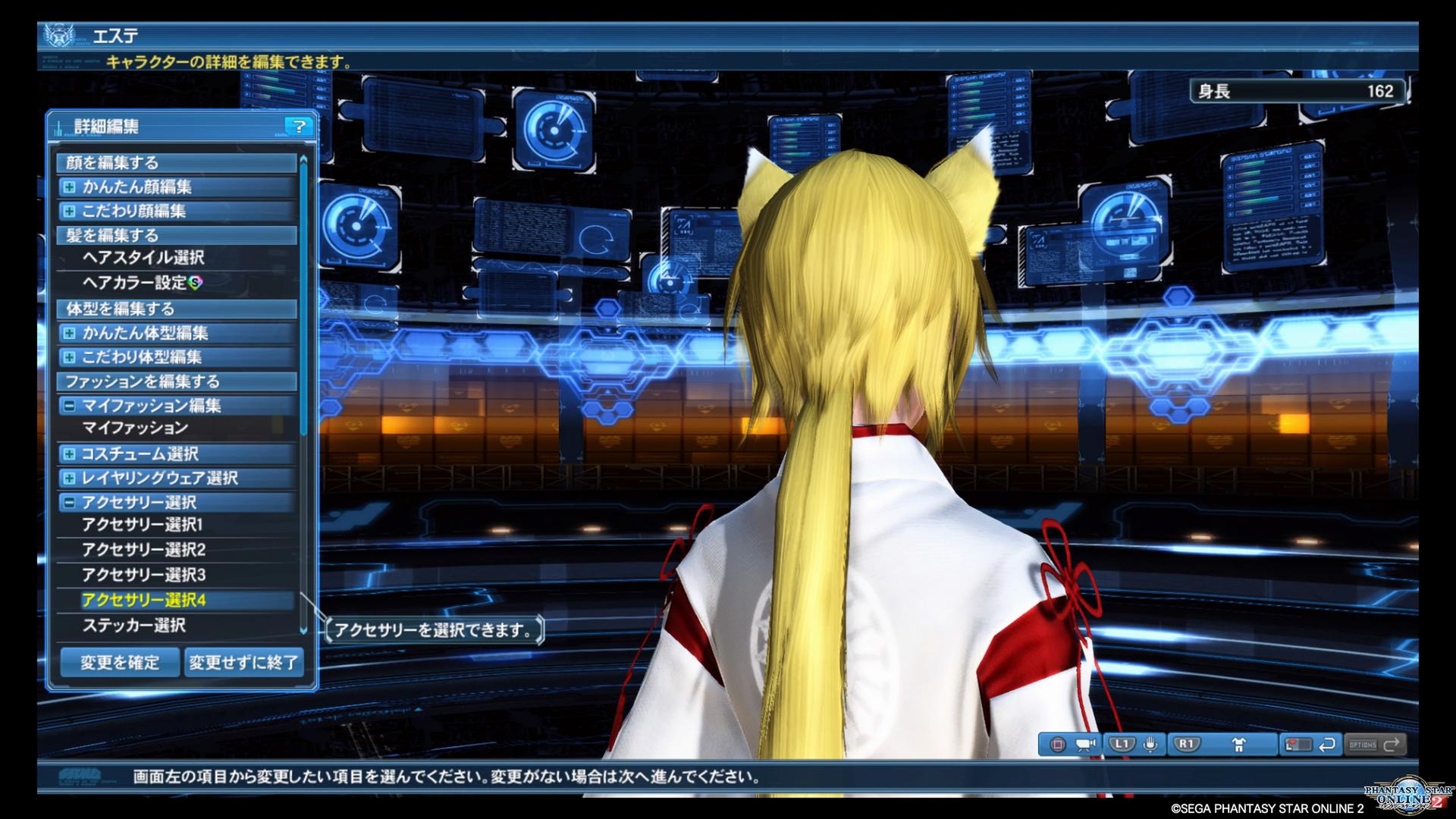The width and height of the screenshot is (1456, 819).
Task: Open the help question mark button
Action: coord(299,127)
